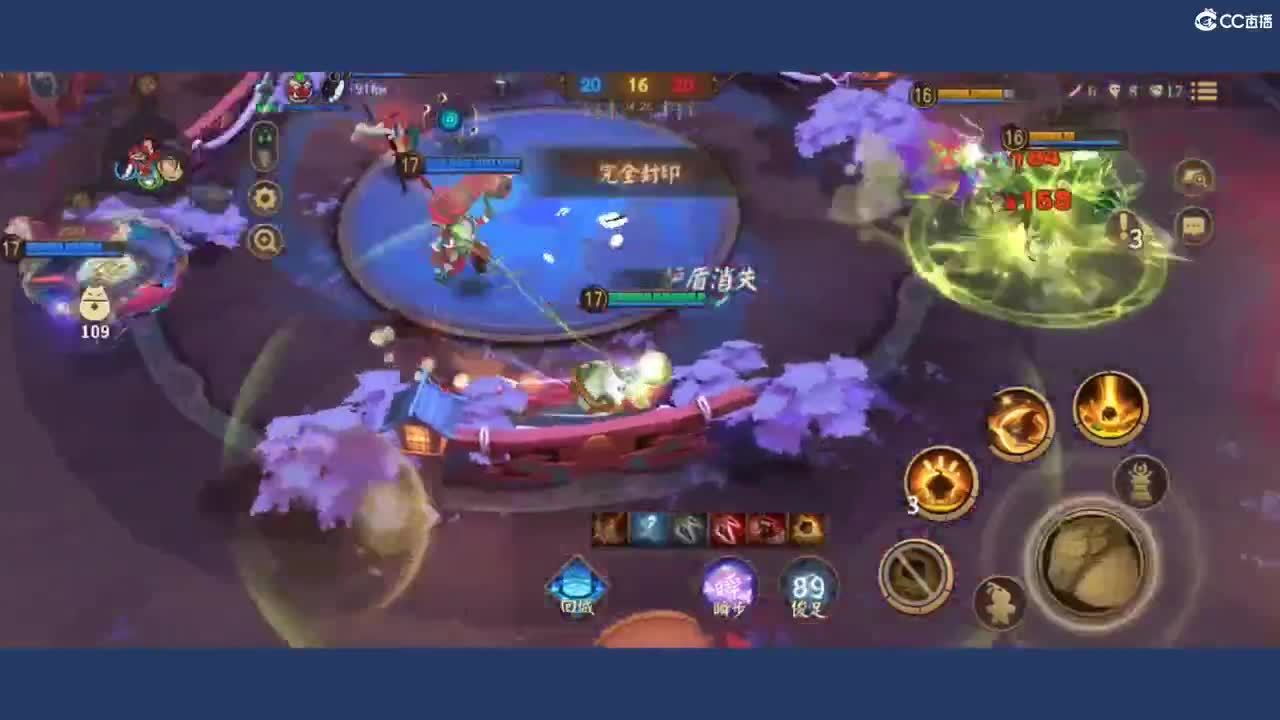The image size is (1280, 720).
Task: Expand details on the 20-16-20 score display
Action: (x=633, y=85)
